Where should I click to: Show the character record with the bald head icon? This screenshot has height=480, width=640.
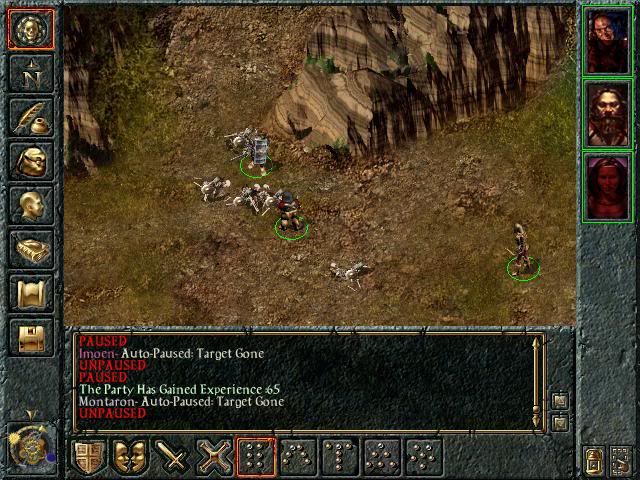[31, 204]
